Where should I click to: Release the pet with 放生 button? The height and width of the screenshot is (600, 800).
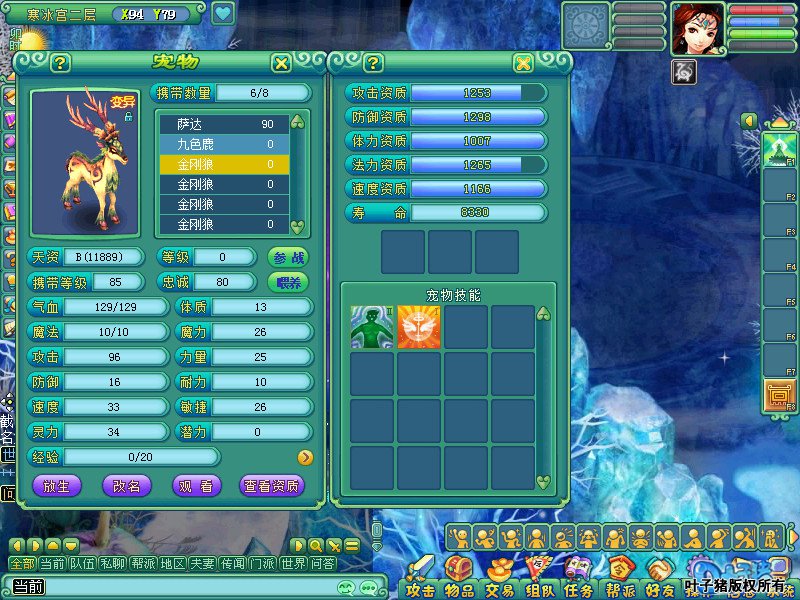coord(57,486)
